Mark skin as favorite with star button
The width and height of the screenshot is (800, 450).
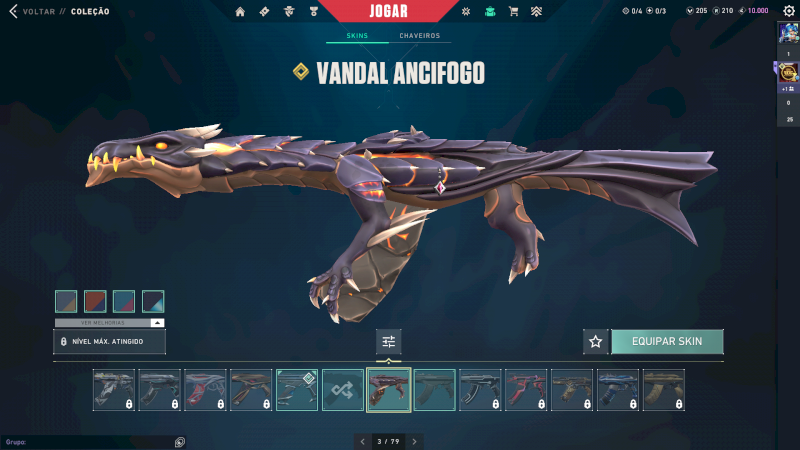pos(596,341)
